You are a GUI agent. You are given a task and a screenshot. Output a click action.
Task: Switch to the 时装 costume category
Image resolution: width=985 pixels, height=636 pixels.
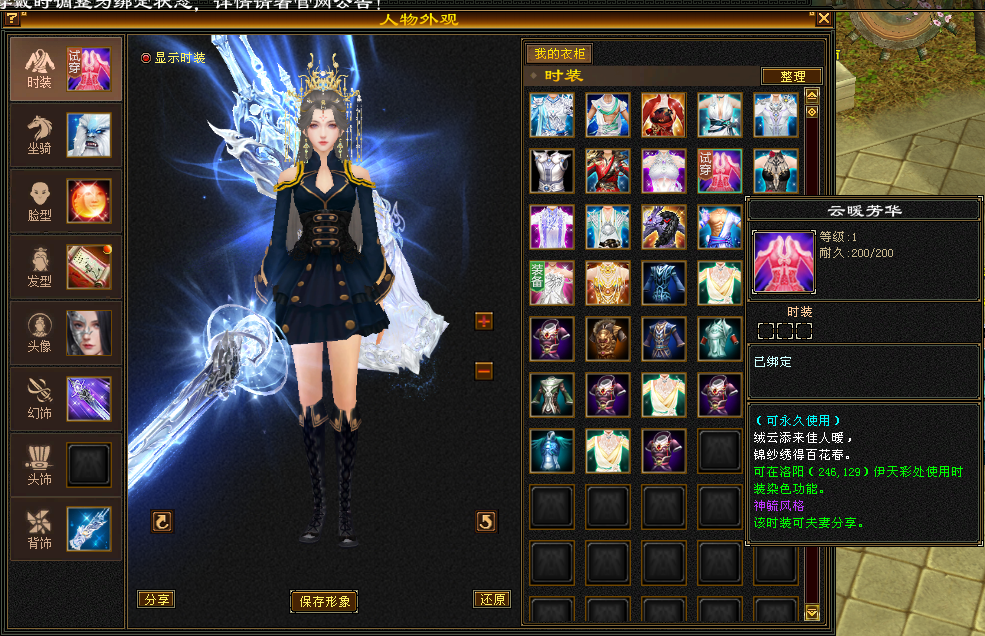[x=66, y=68]
